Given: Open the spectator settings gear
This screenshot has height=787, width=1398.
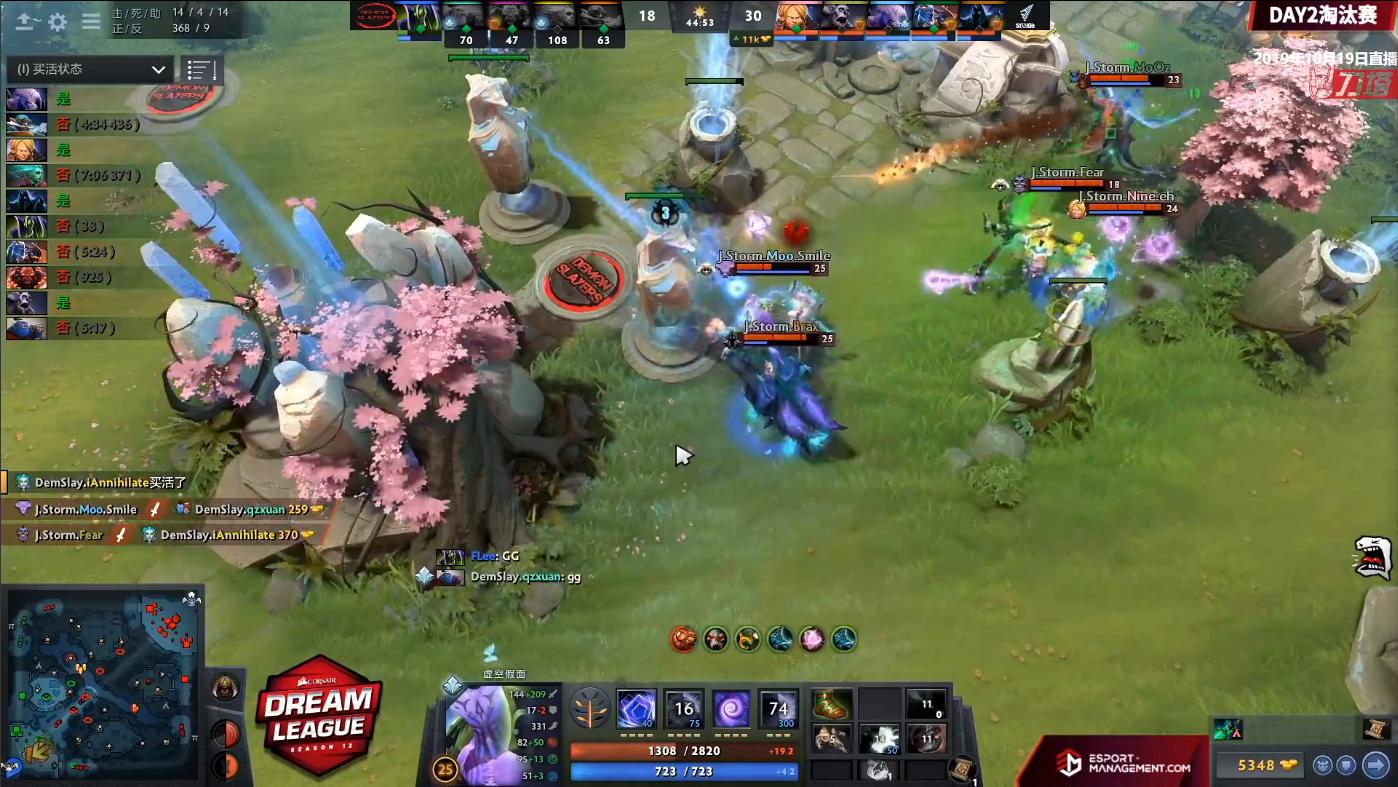Looking at the screenshot, I should pyautogui.click(x=57, y=21).
